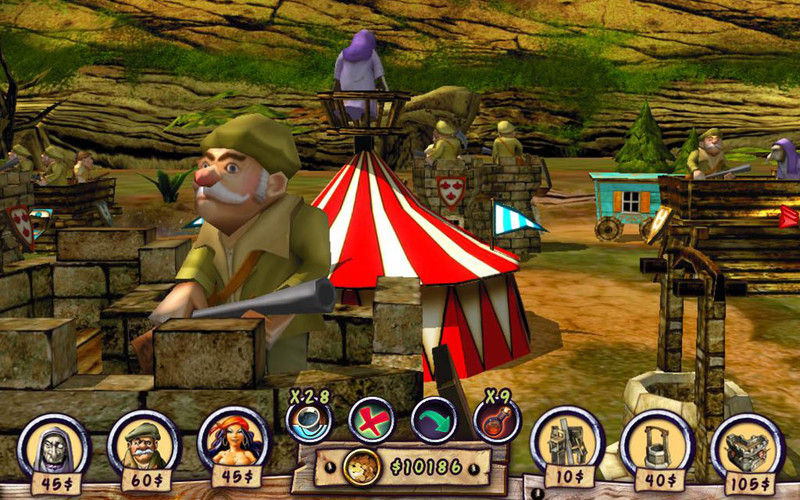
Task: Use the red potion flask item
Action: coord(495,421)
